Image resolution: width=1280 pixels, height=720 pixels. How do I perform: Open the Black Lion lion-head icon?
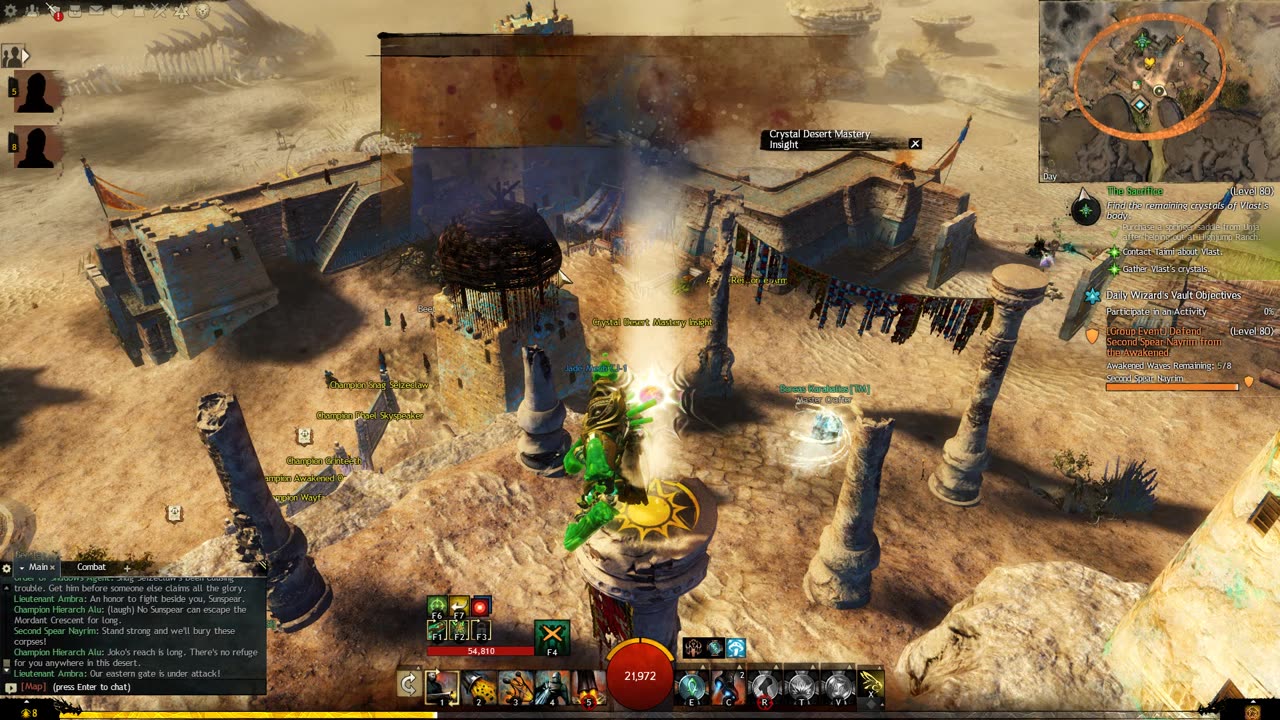point(202,11)
